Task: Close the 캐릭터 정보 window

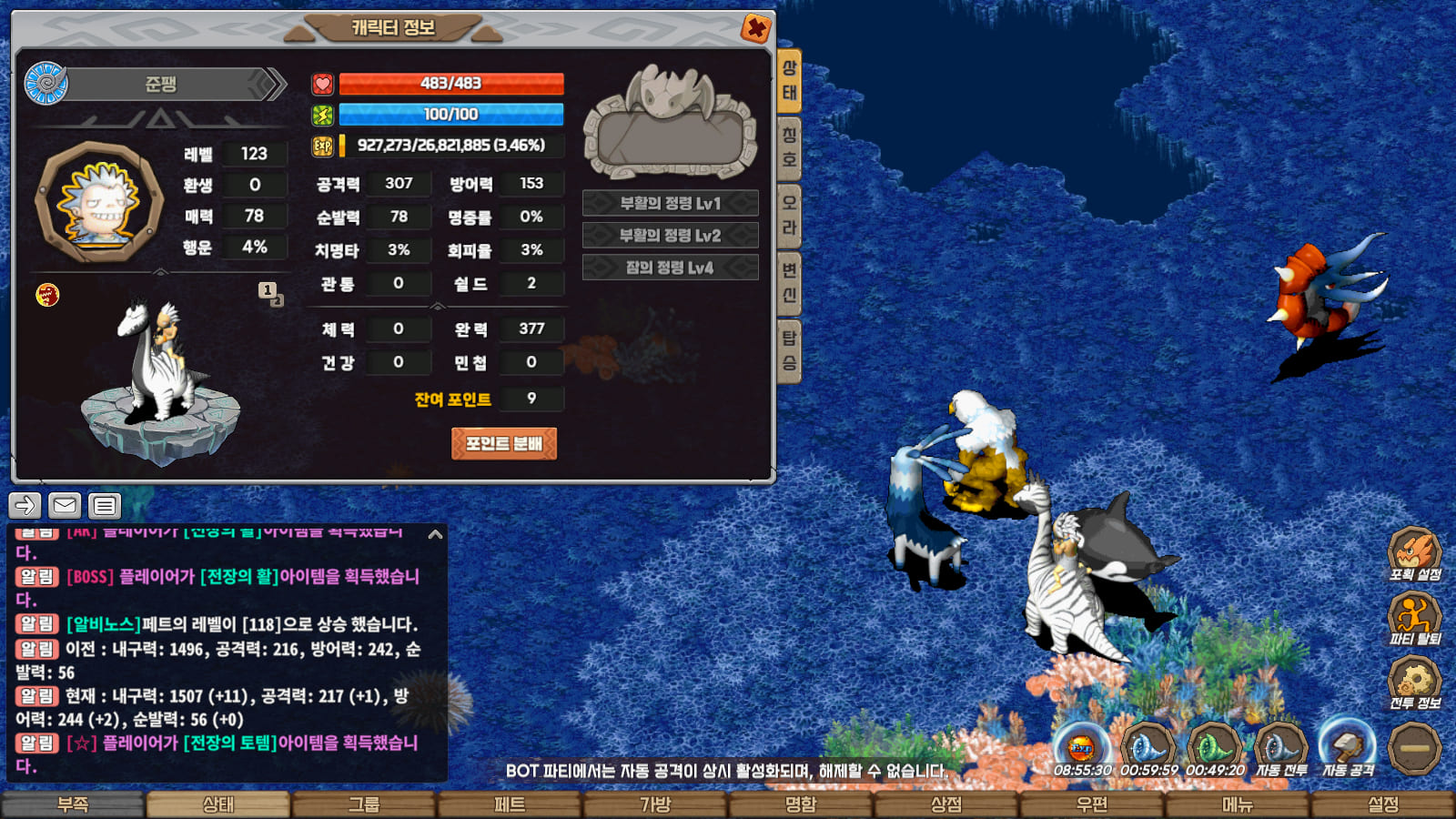Action: [x=755, y=28]
